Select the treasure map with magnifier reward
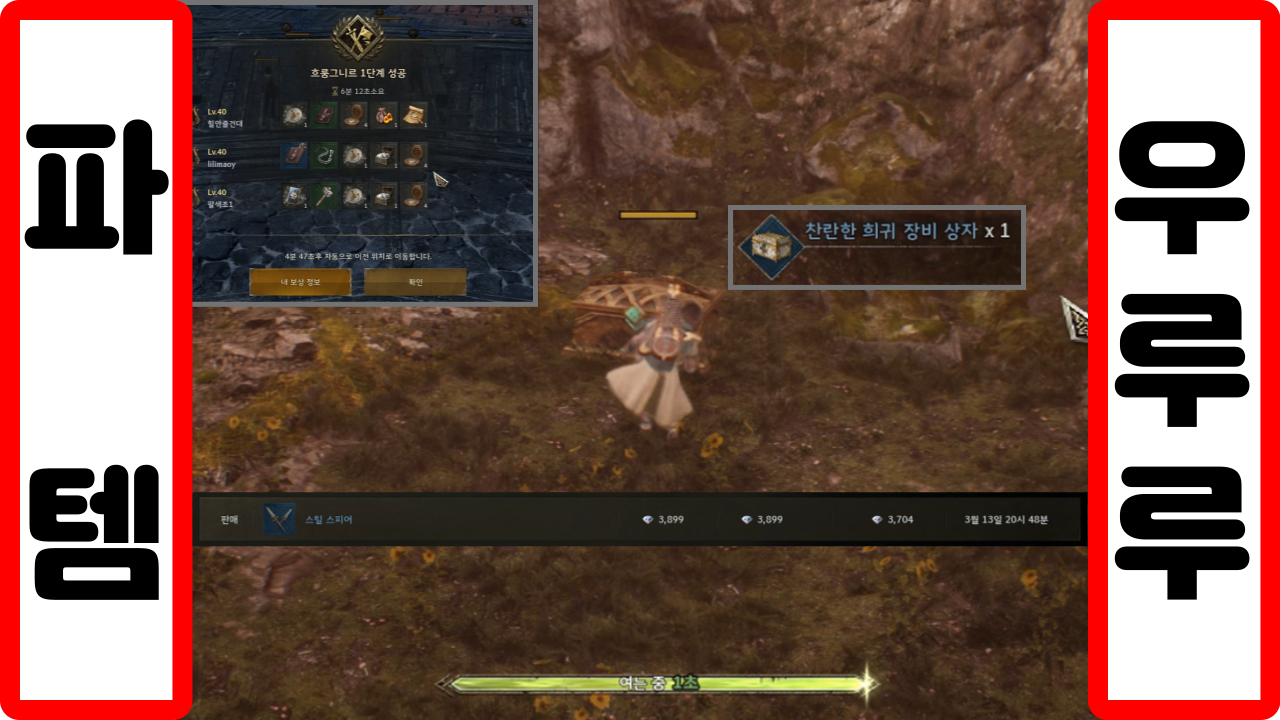The width and height of the screenshot is (1280, 720). [x=415, y=115]
